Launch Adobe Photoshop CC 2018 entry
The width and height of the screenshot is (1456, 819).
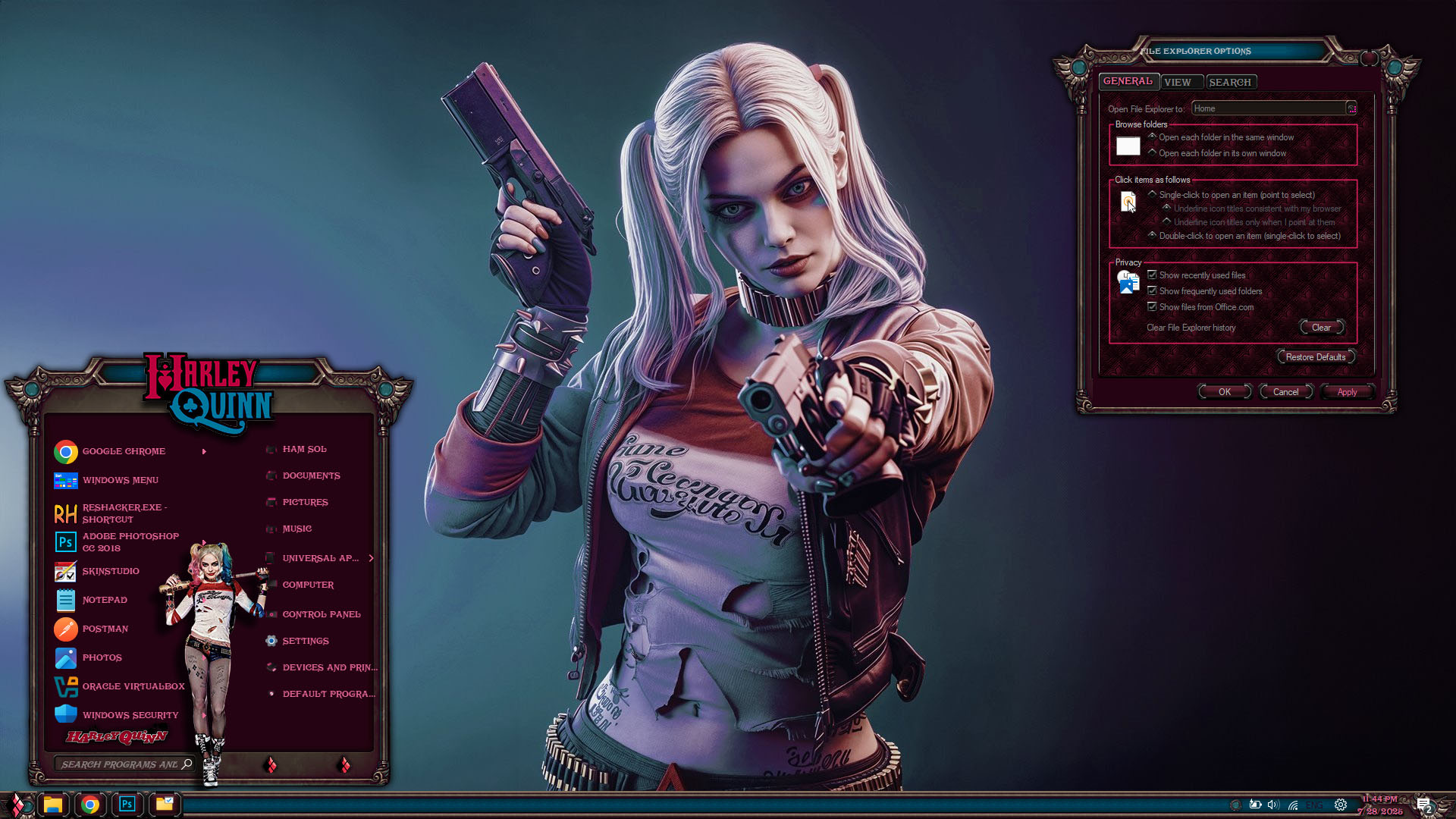click(x=130, y=542)
